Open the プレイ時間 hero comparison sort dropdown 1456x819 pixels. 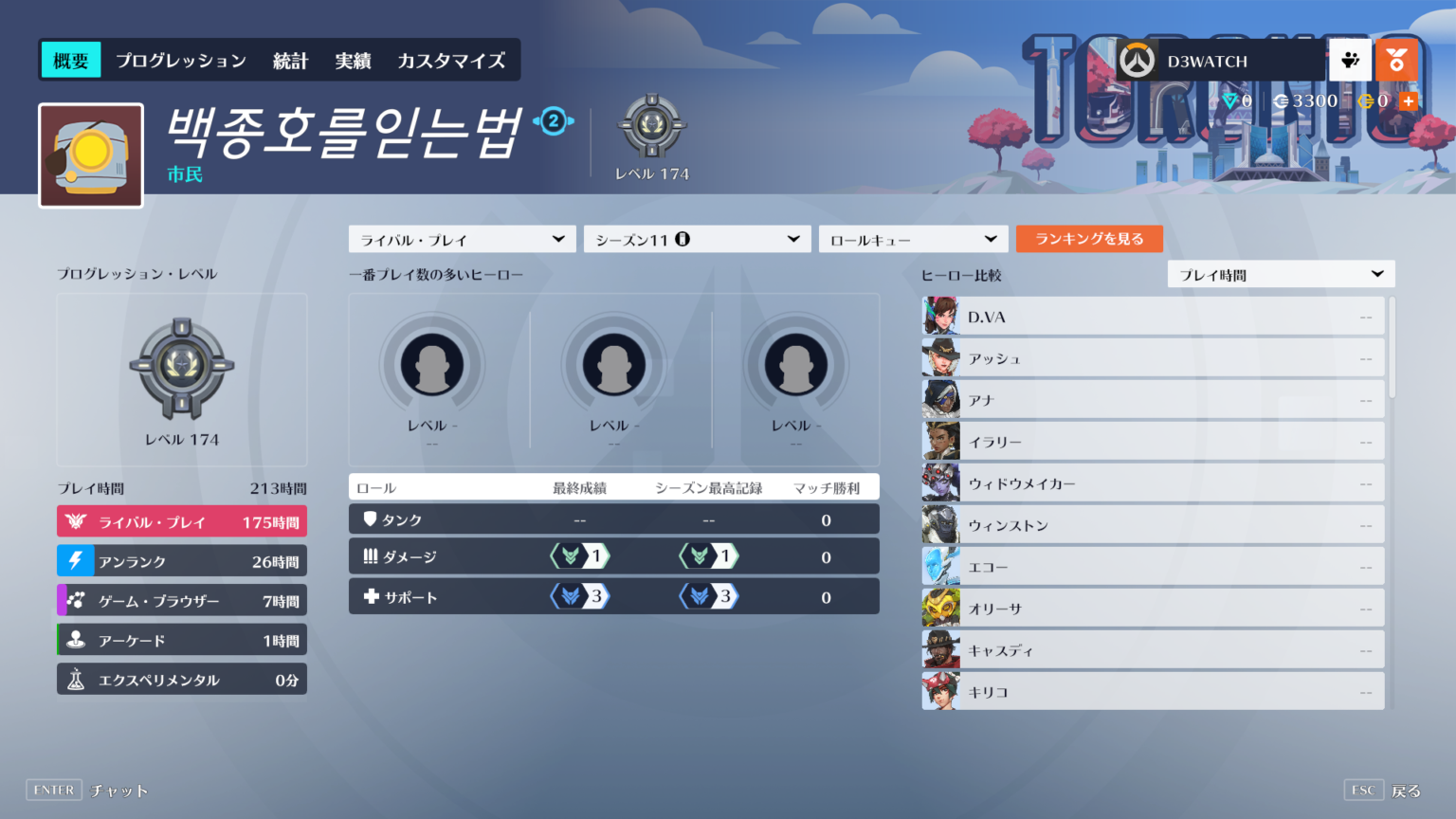(1281, 274)
